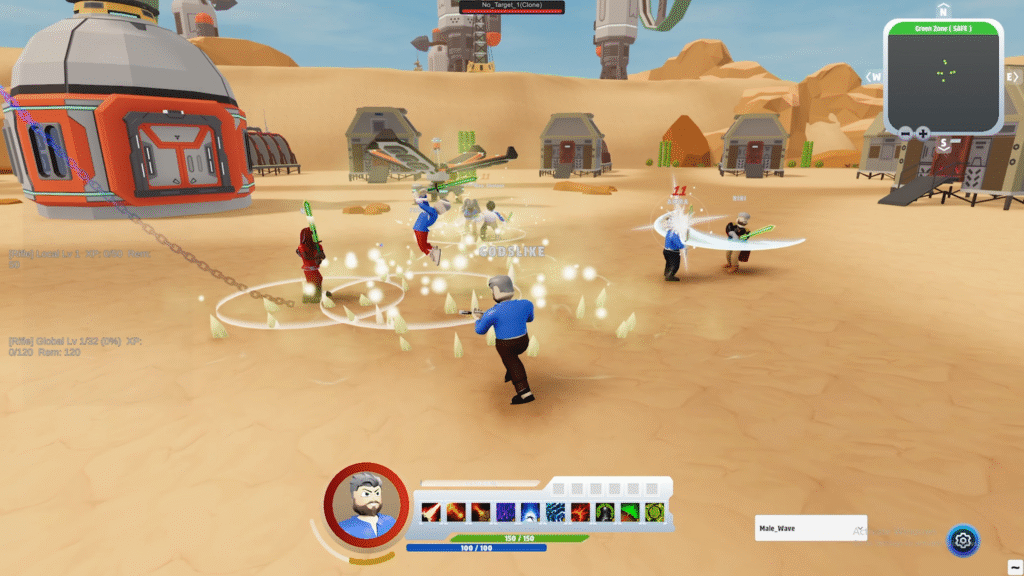Activate the green hooded figure ability
This screenshot has width=1024, height=576.
coord(605,512)
